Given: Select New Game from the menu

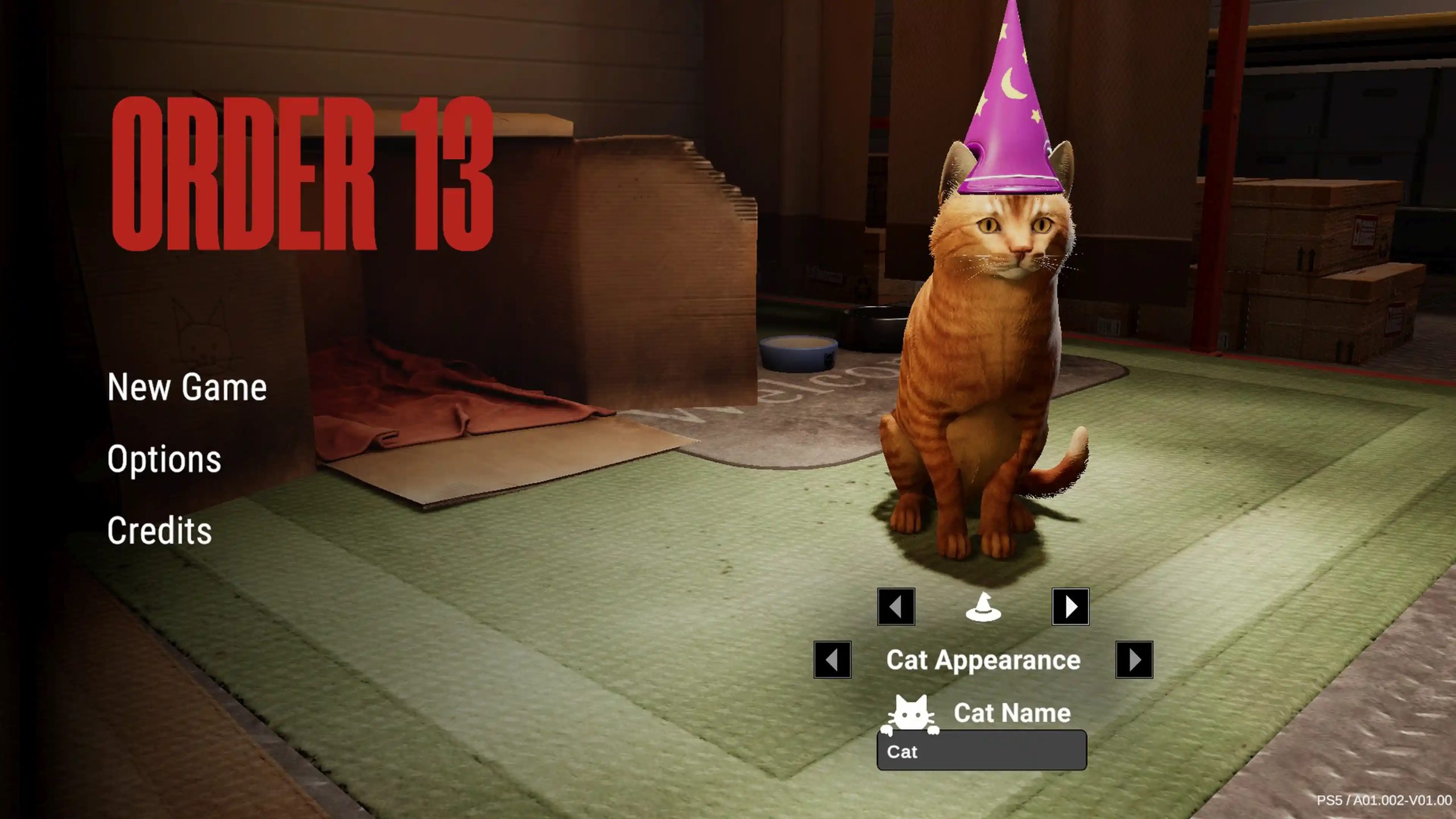Looking at the screenshot, I should [187, 388].
